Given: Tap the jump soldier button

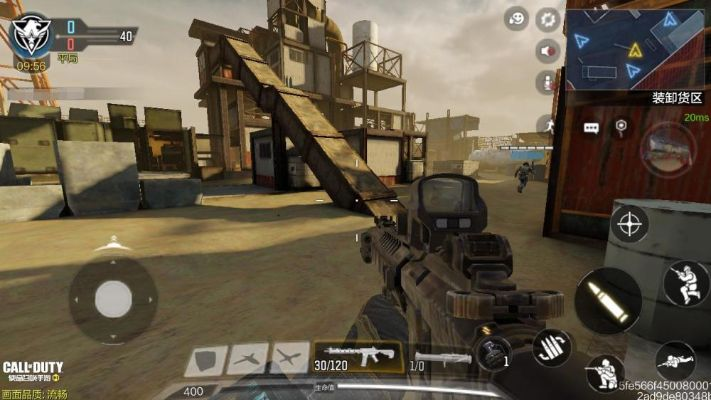Looking at the screenshot, I should [x=685, y=283].
